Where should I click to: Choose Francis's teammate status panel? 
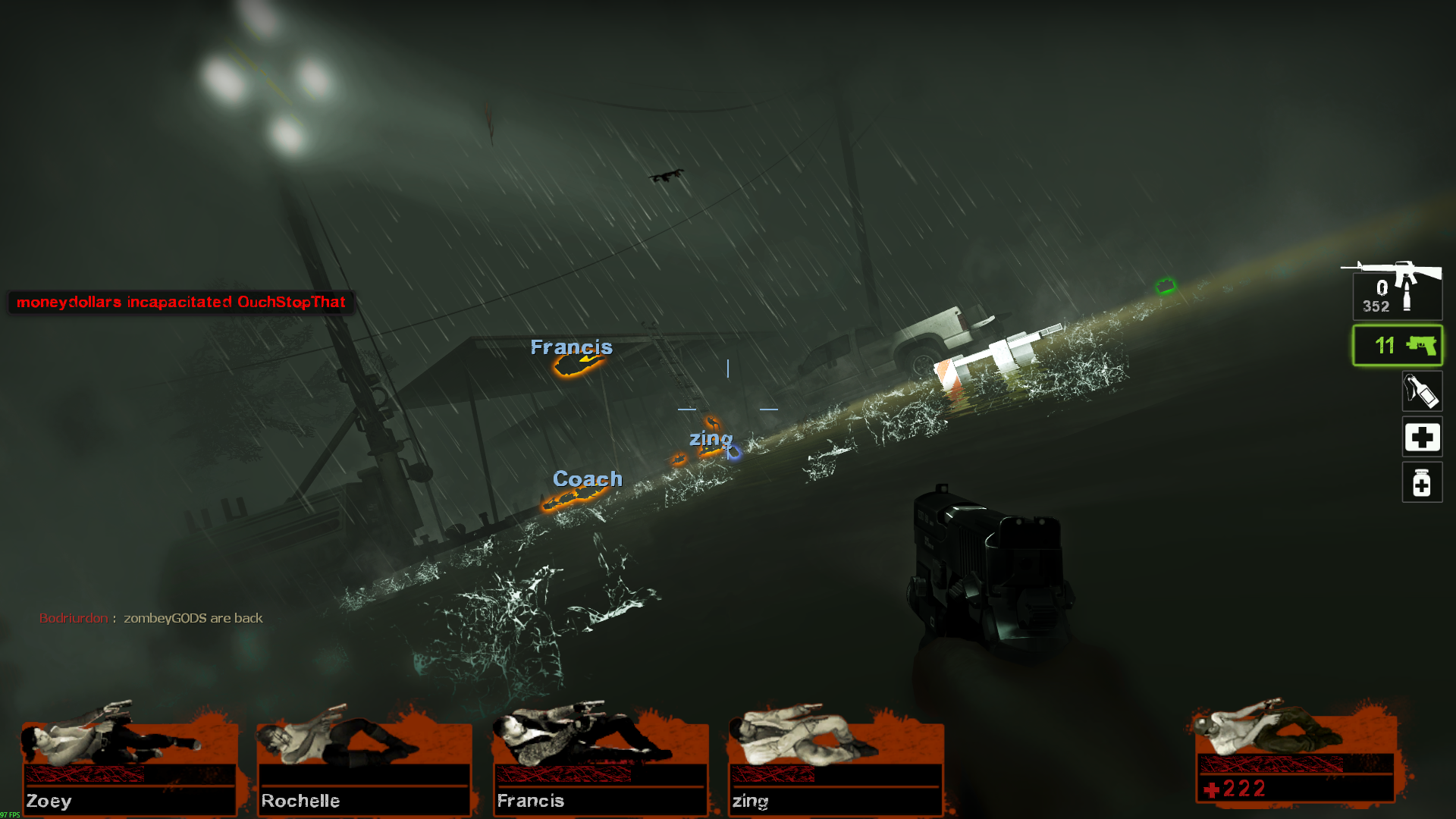coord(600,766)
